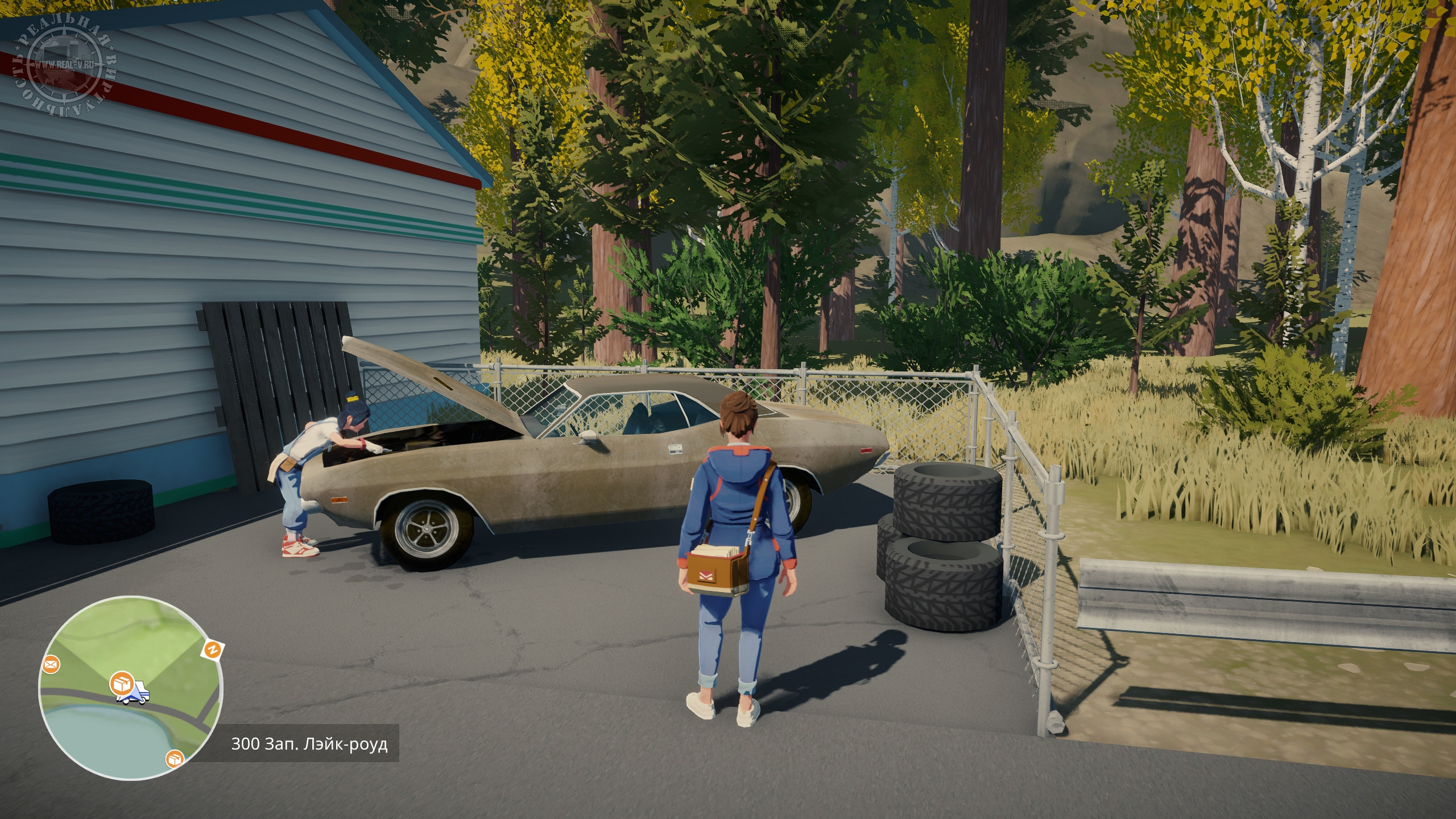Click the package marker above the mail truck
The height and width of the screenshot is (819, 1456).
122,681
